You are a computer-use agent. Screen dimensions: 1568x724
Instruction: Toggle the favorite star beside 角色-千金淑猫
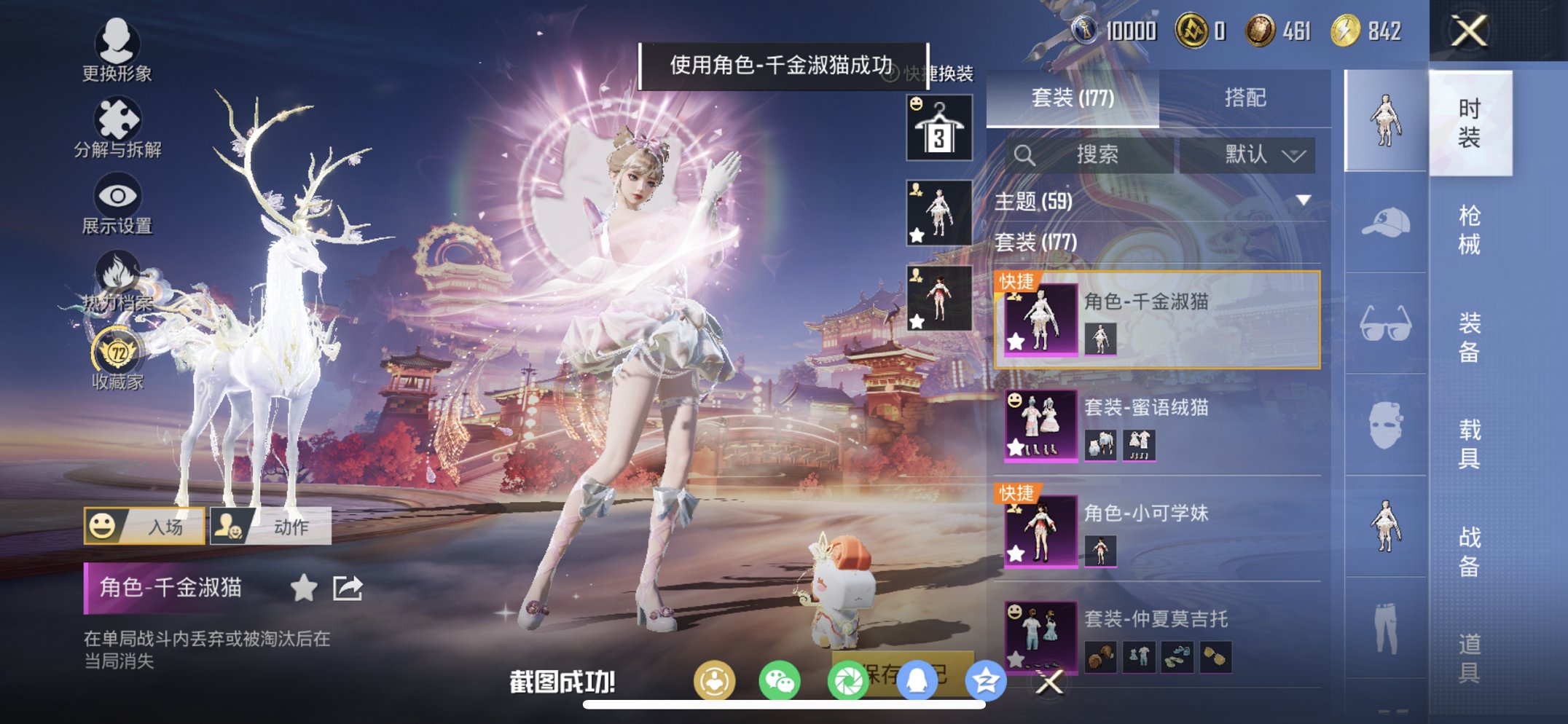(306, 586)
